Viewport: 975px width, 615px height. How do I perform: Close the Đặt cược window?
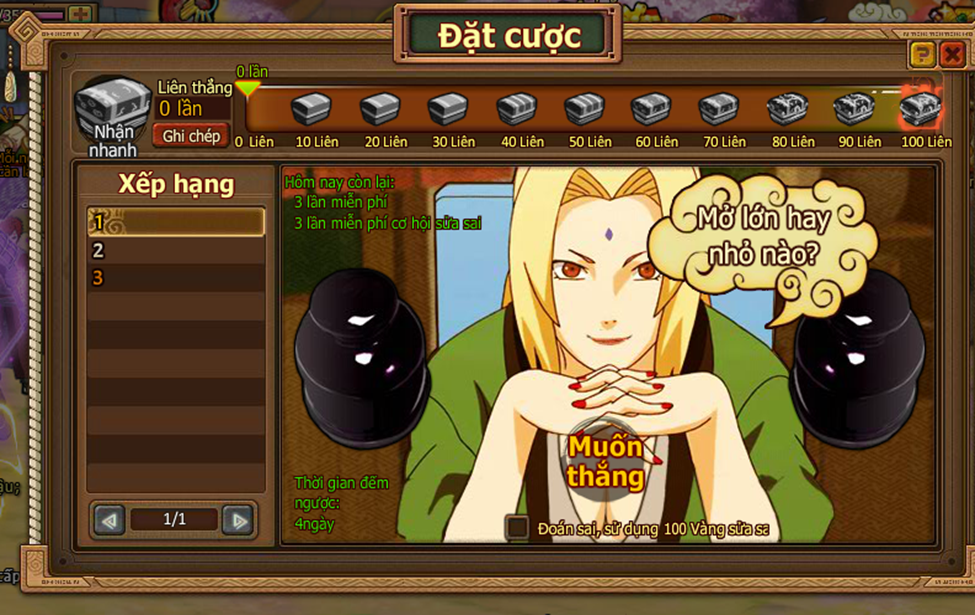point(952,54)
